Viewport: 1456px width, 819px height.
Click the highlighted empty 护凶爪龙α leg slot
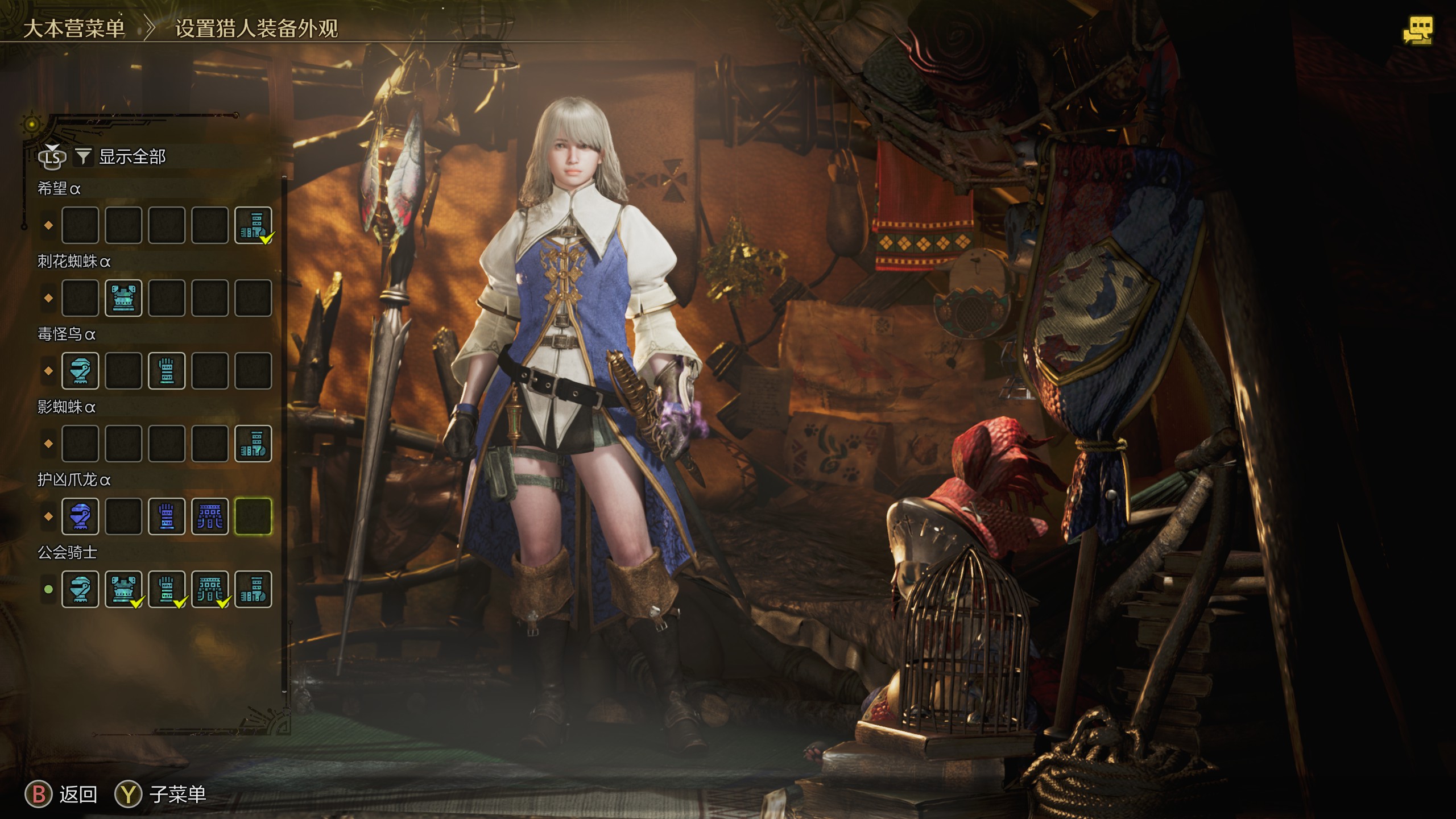point(253,516)
